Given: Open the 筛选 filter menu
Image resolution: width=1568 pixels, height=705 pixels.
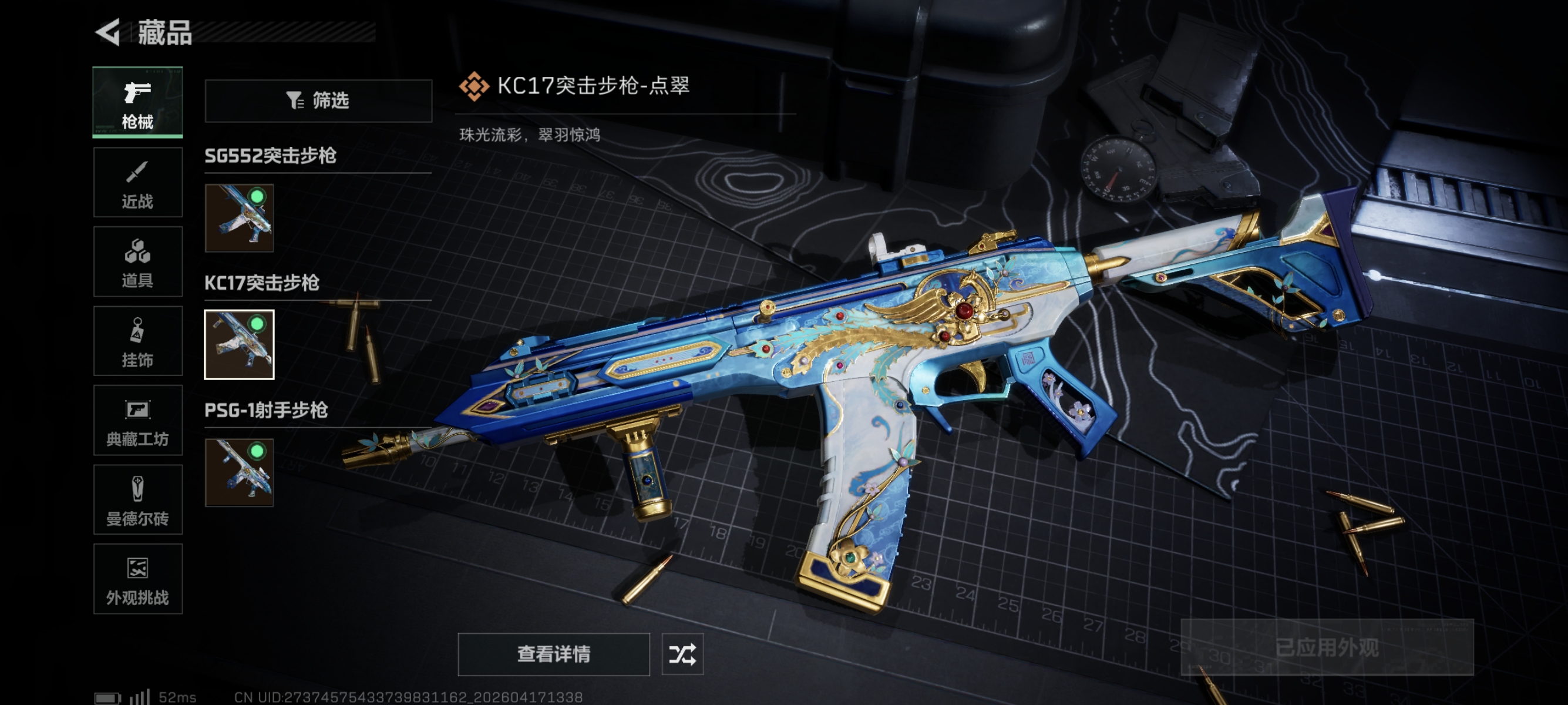Looking at the screenshot, I should tap(318, 101).
